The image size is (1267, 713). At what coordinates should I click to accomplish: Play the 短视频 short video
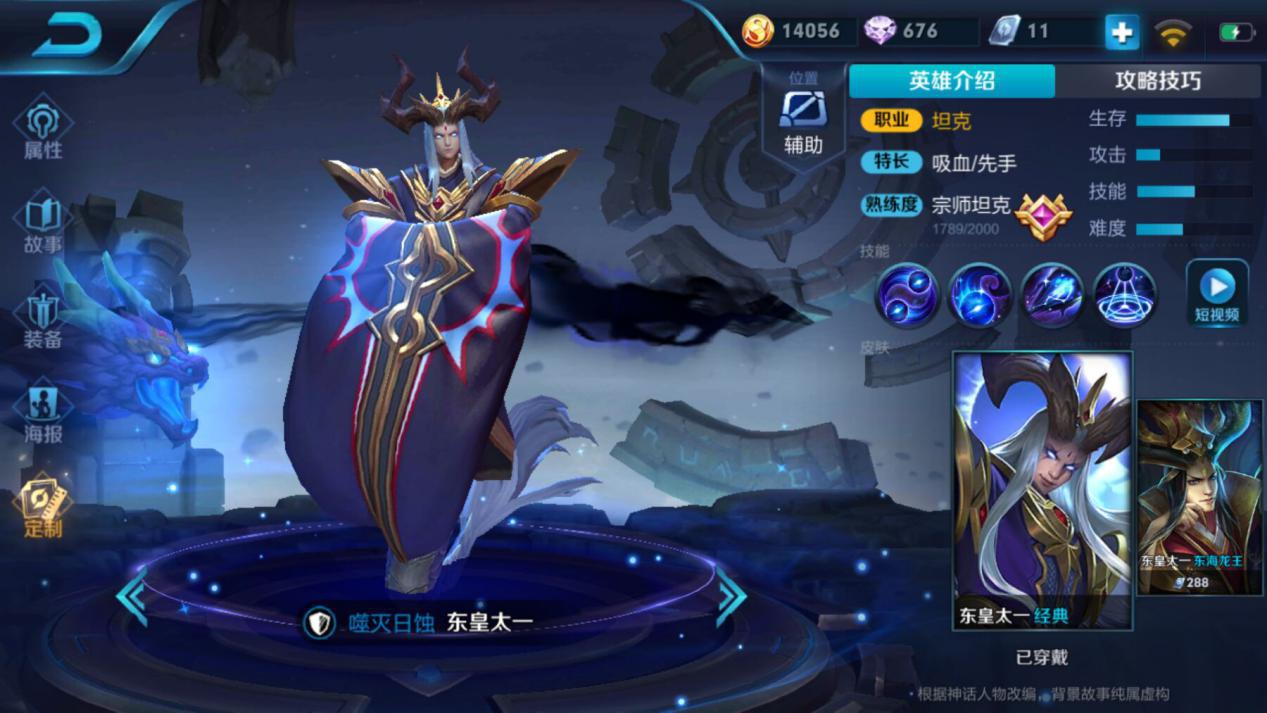pyautogui.click(x=1216, y=293)
